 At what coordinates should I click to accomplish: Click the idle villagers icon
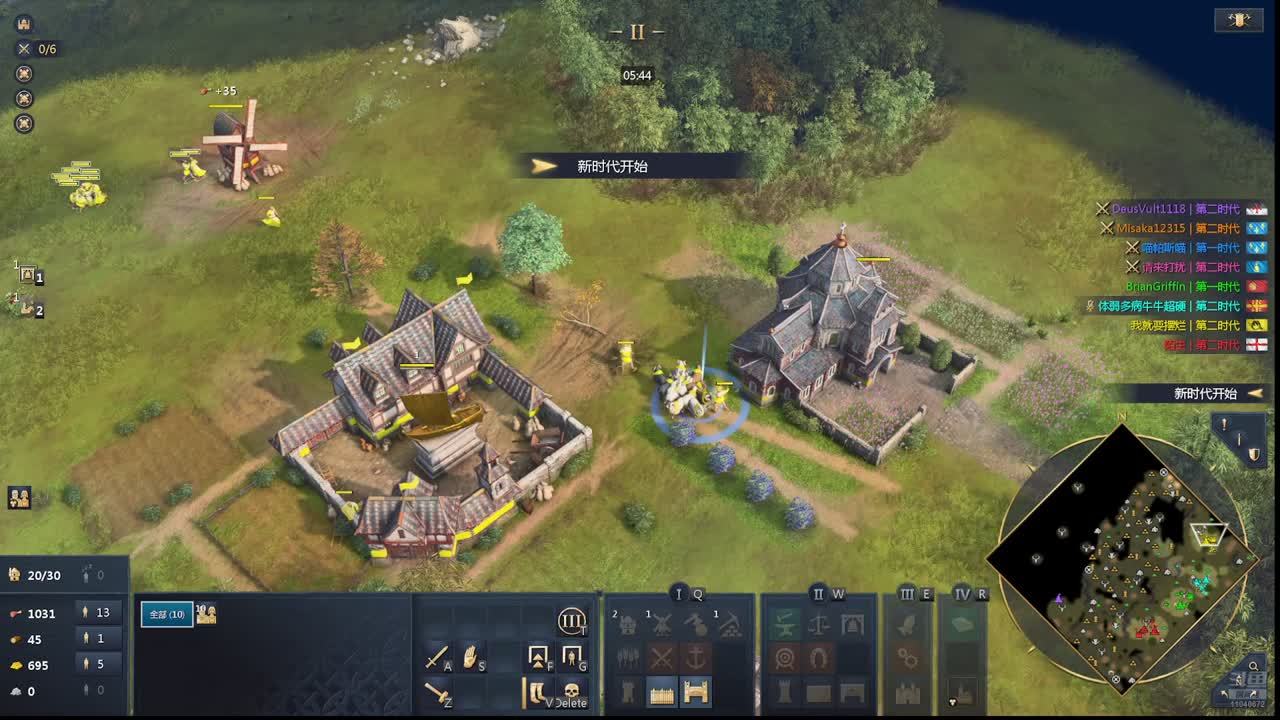(19, 497)
